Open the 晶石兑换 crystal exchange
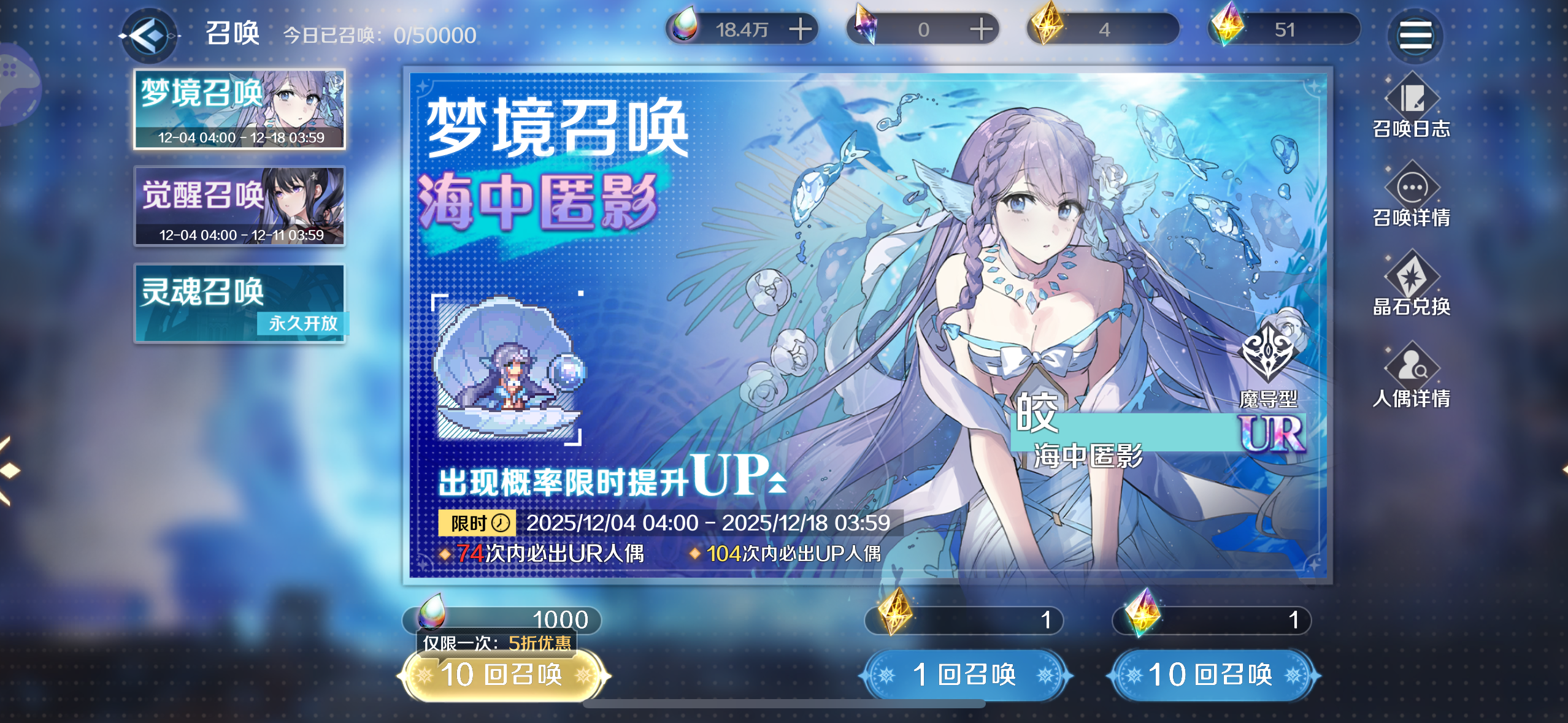1568x723 pixels. click(x=1413, y=288)
